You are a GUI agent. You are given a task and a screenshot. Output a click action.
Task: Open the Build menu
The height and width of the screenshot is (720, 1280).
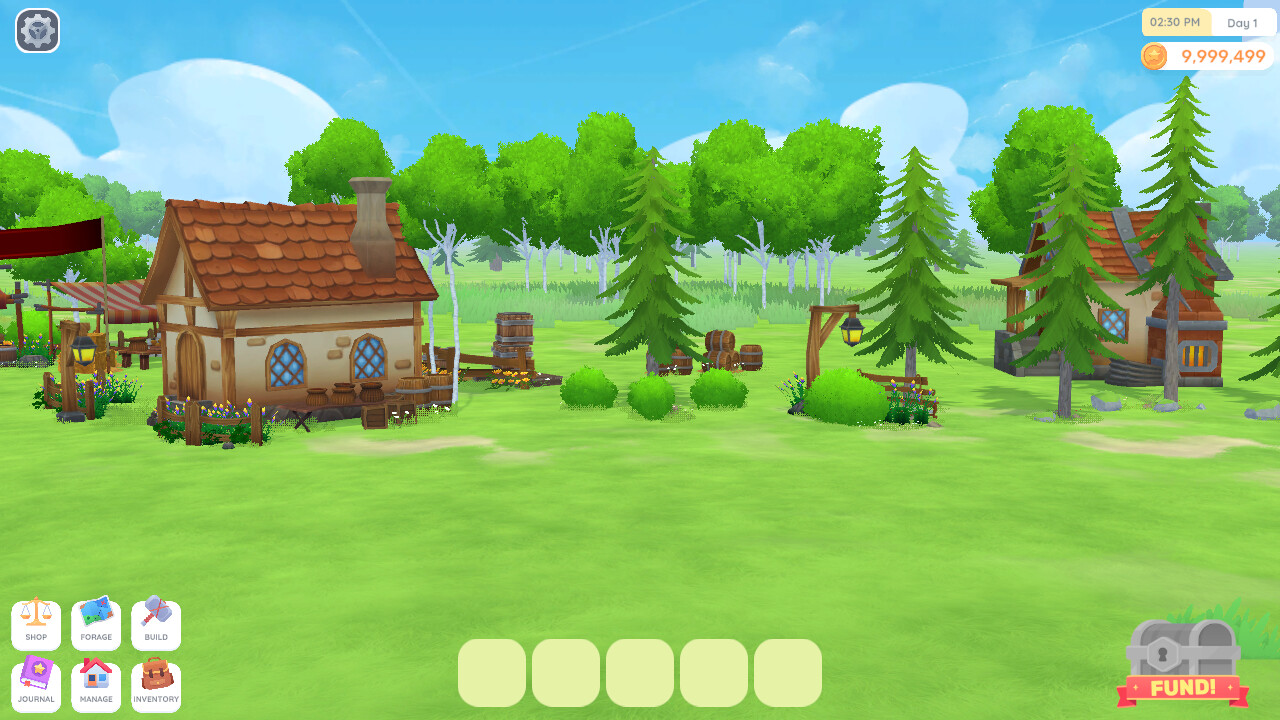point(156,623)
